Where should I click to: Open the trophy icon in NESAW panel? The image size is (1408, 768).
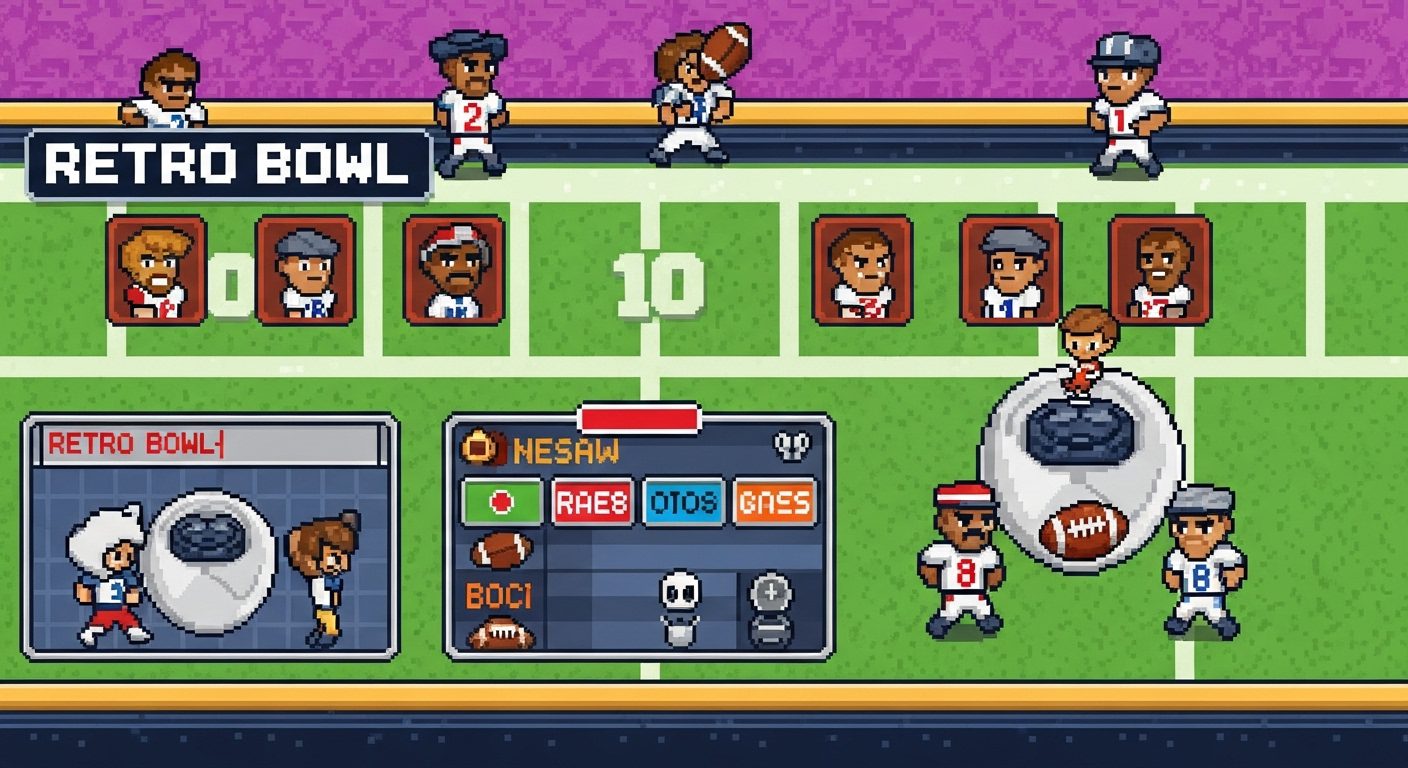pyautogui.click(x=790, y=447)
